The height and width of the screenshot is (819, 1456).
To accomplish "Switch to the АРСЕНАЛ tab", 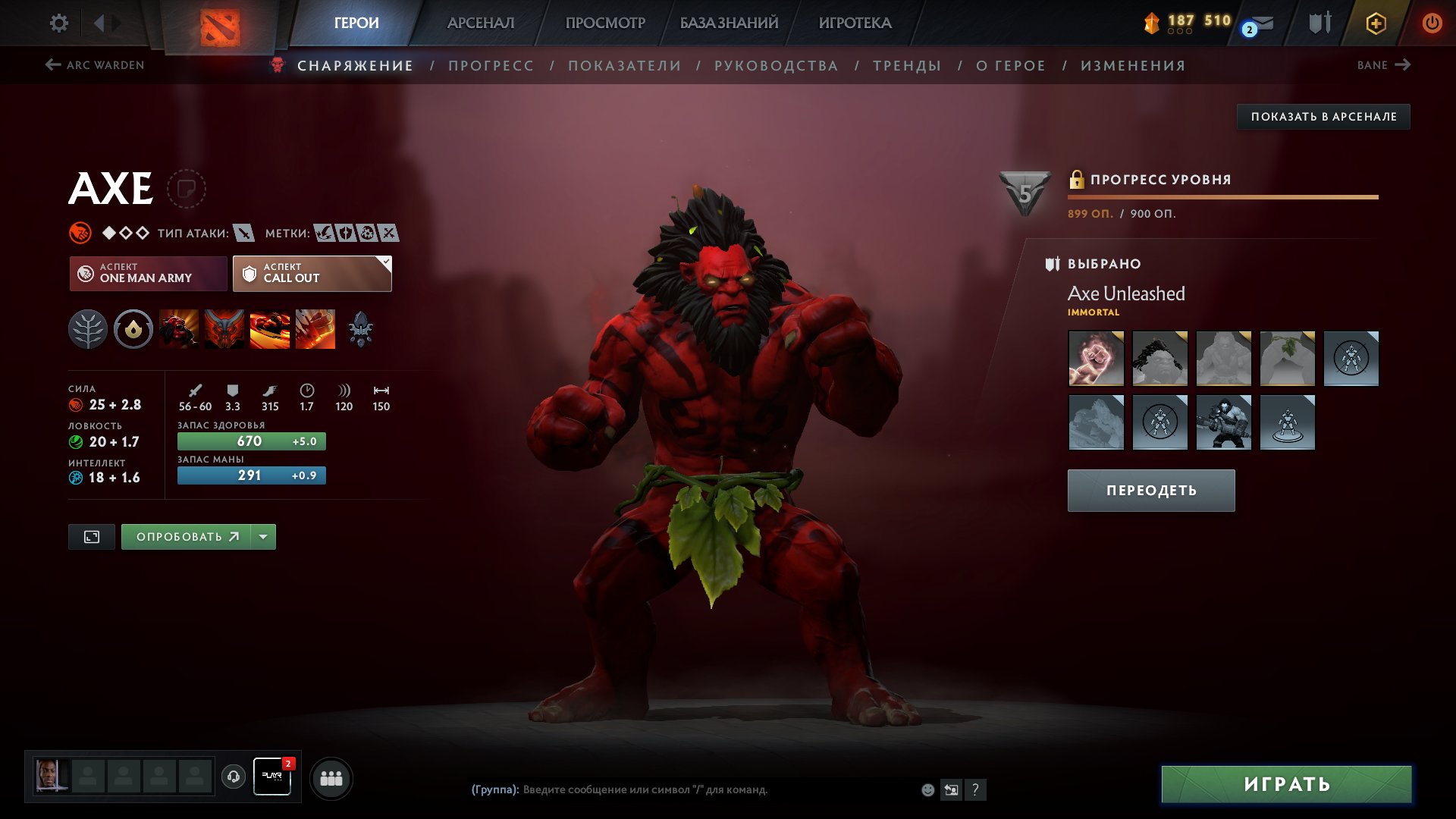I will point(480,23).
